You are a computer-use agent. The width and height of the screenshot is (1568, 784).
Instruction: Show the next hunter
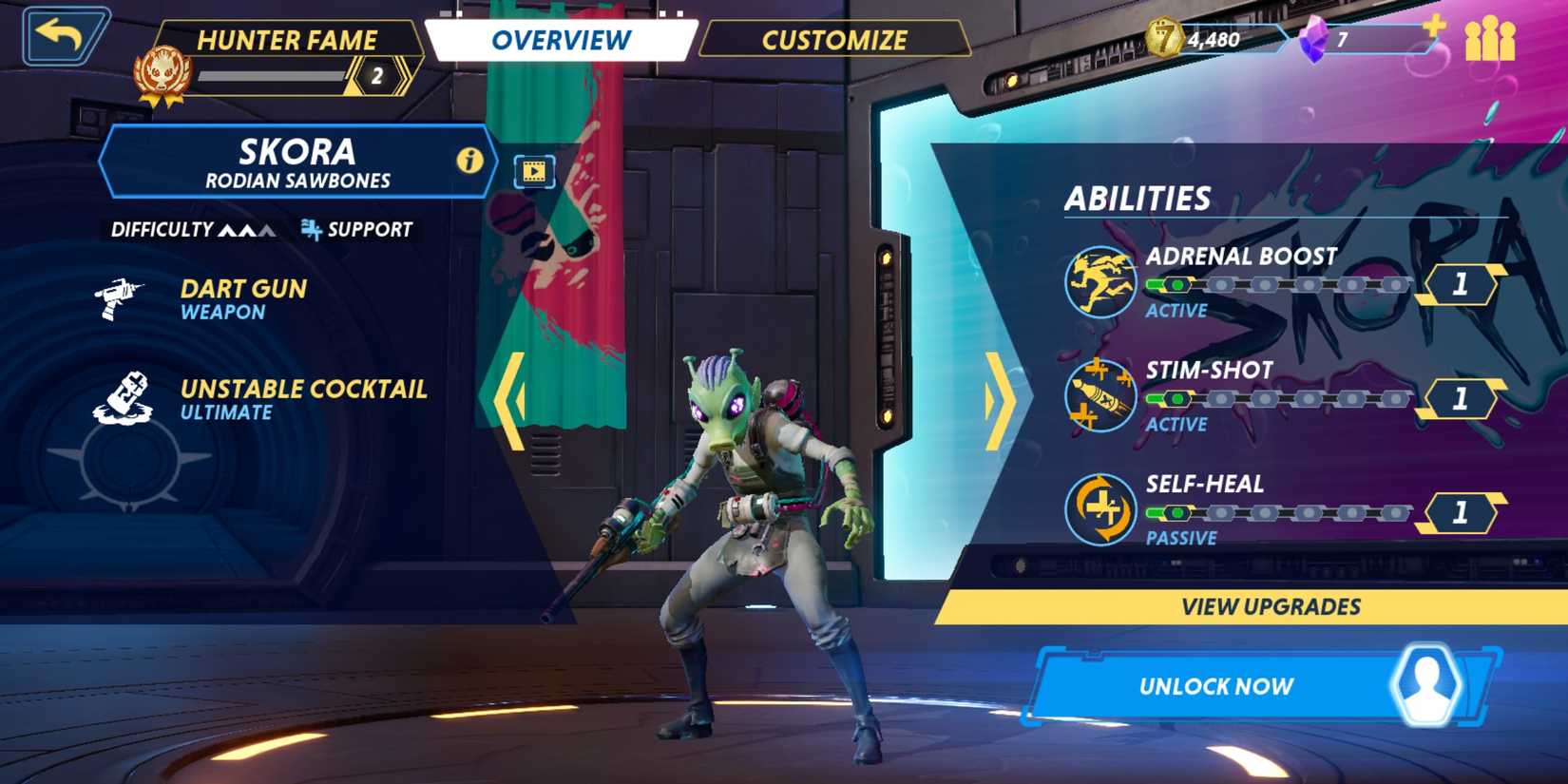[x=998, y=400]
